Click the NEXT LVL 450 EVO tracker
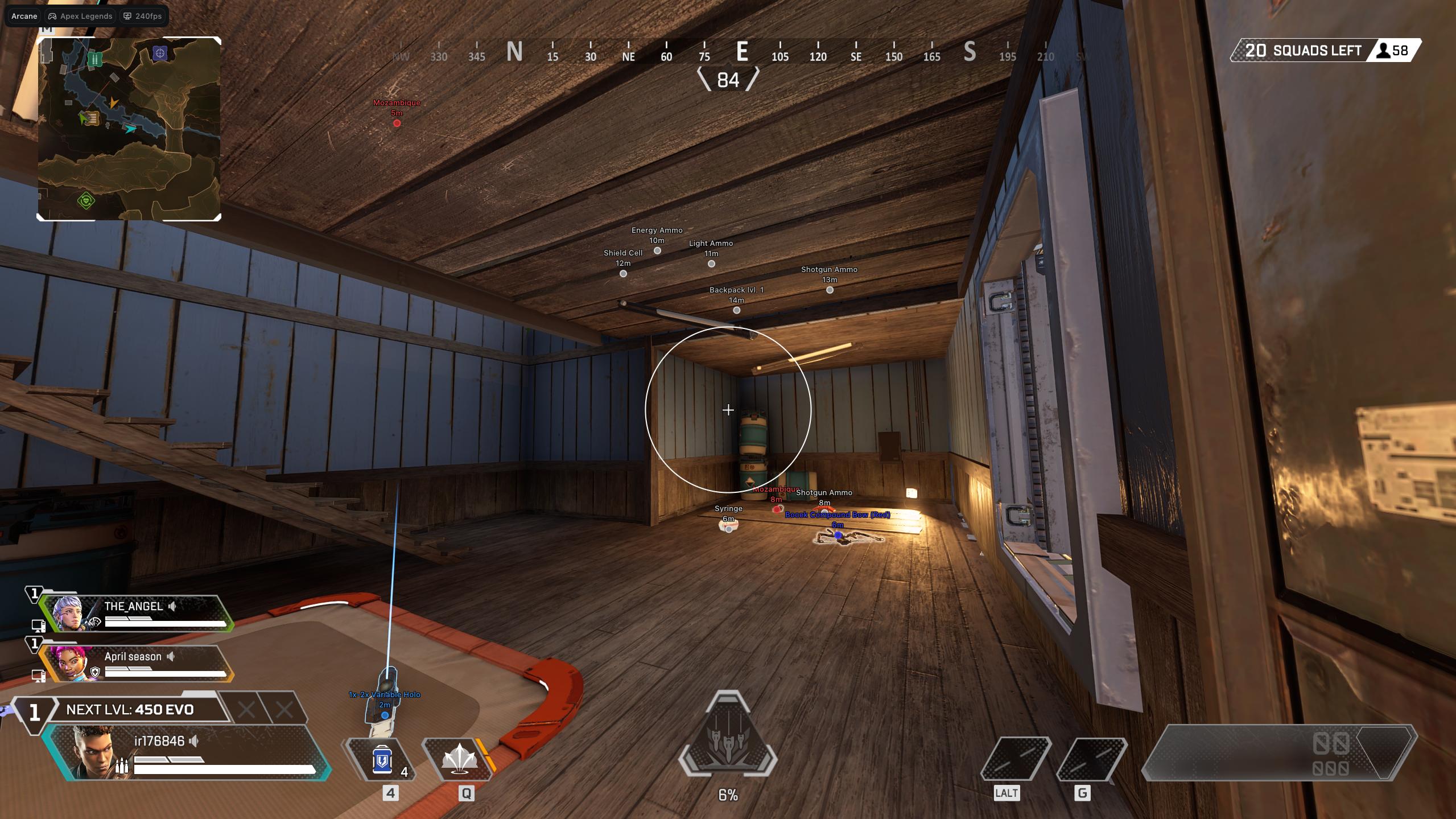The image size is (1456, 819). [130, 710]
